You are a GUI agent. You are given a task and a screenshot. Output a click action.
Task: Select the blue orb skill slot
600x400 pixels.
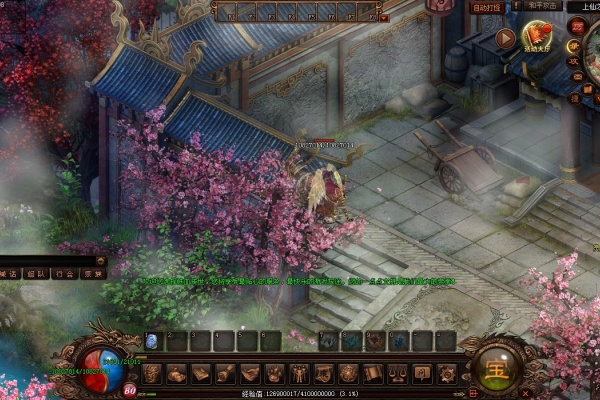152,341
